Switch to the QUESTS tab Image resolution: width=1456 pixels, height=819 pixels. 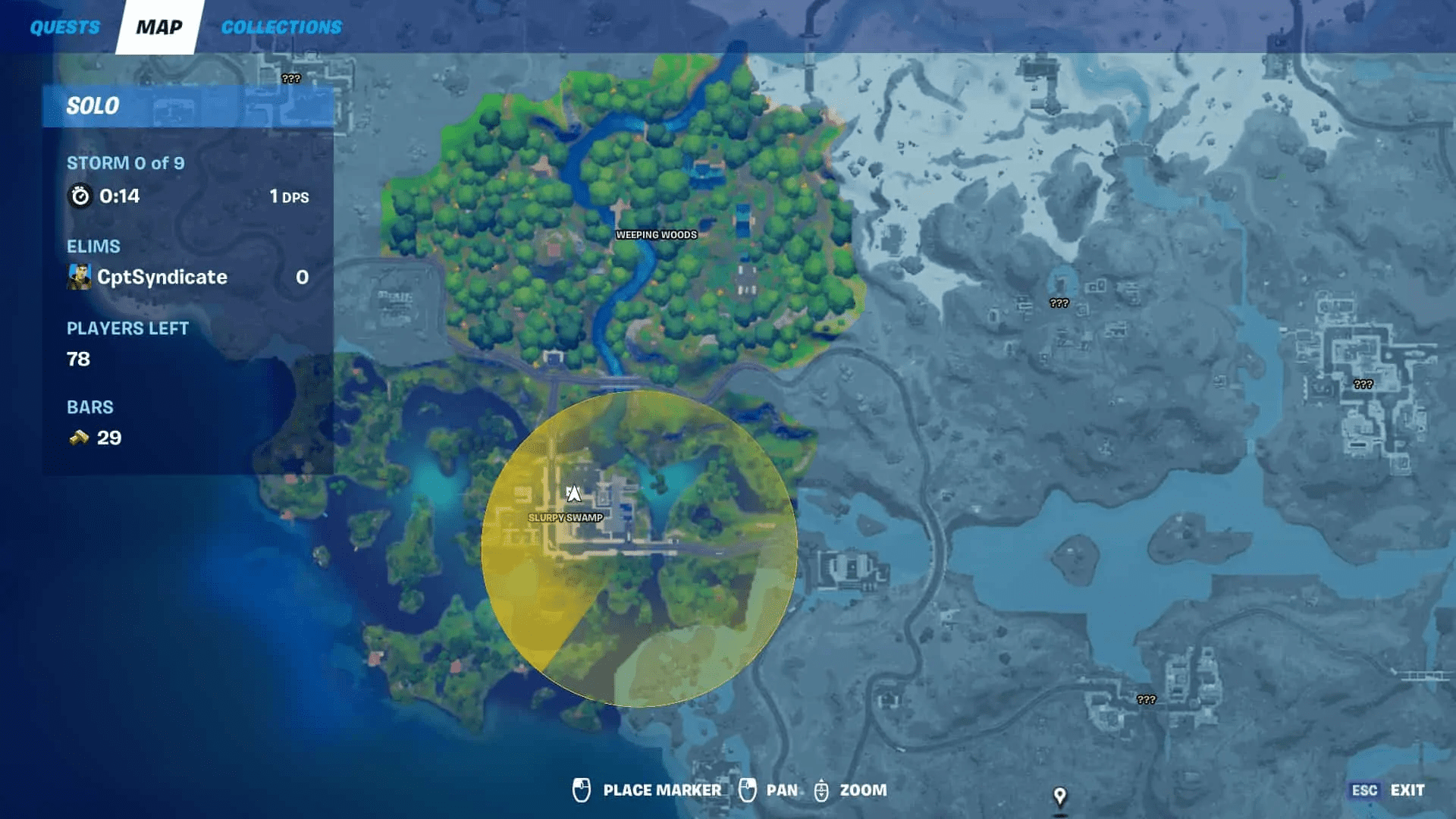[x=64, y=27]
